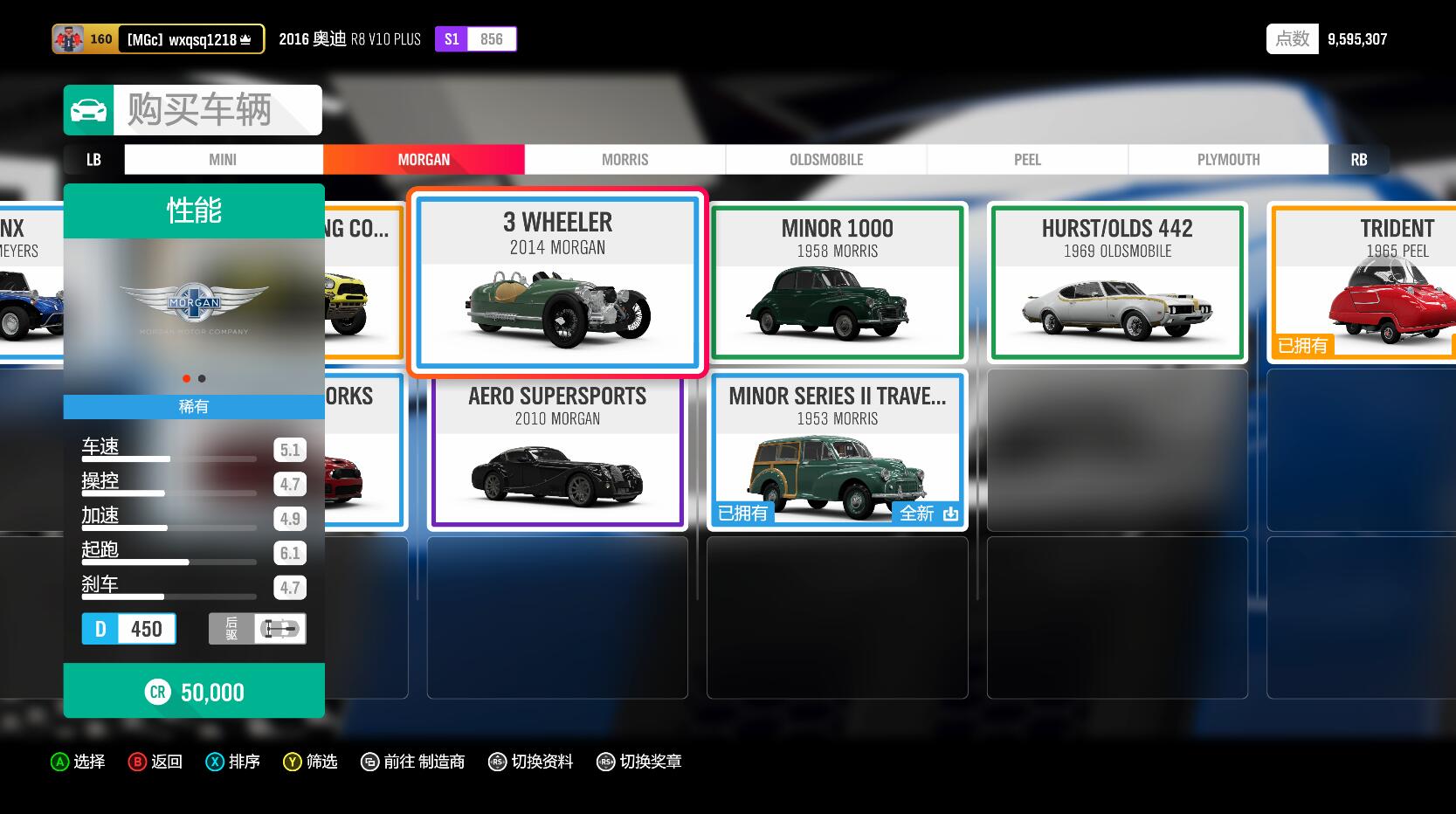The width and height of the screenshot is (1456, 814).
Task: Switch to the OLDSMOBILE tab
Action: pyautogui.click(x=826, y=160)
